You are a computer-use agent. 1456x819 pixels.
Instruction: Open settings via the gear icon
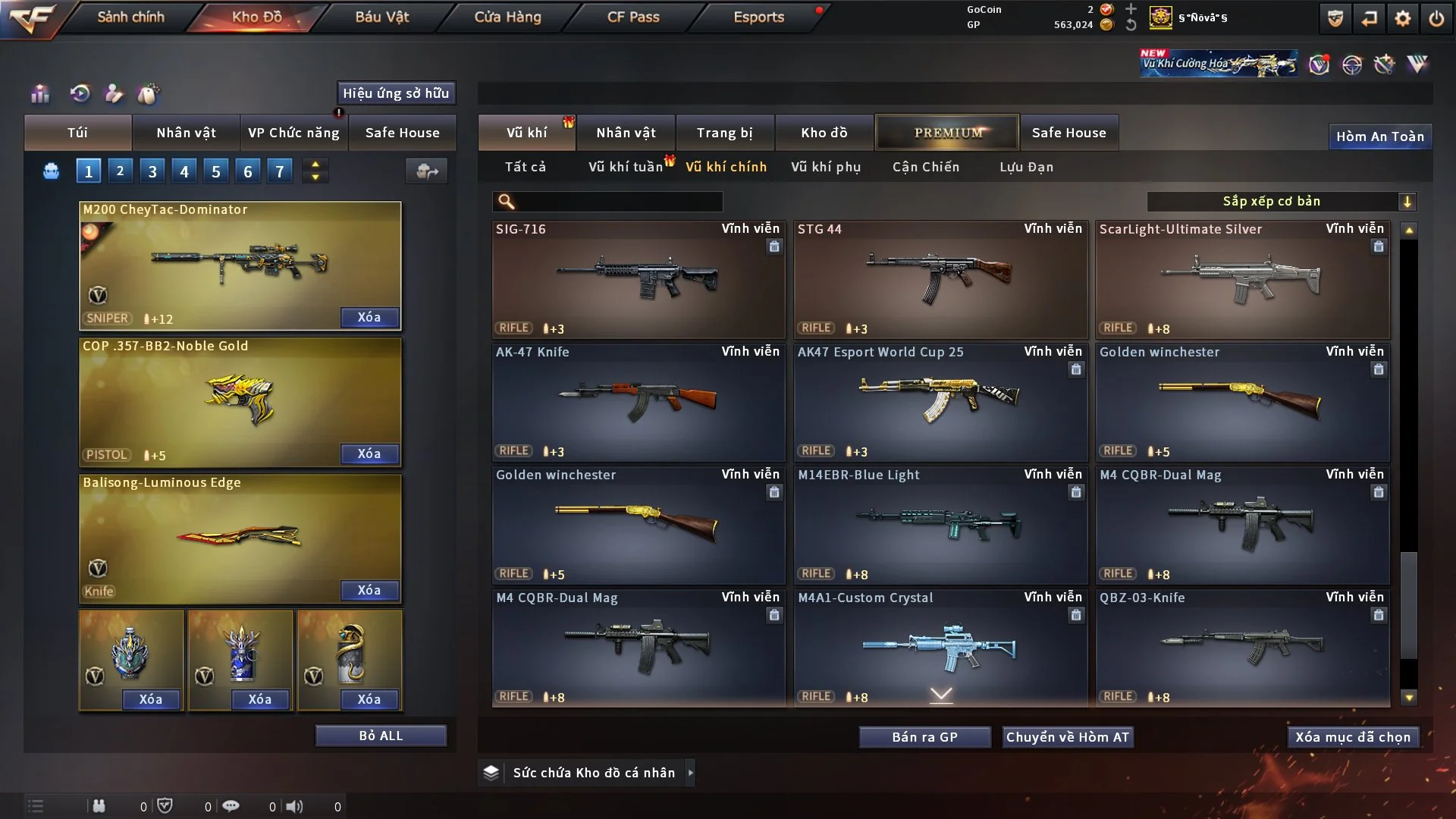[x=1402, y=18]
